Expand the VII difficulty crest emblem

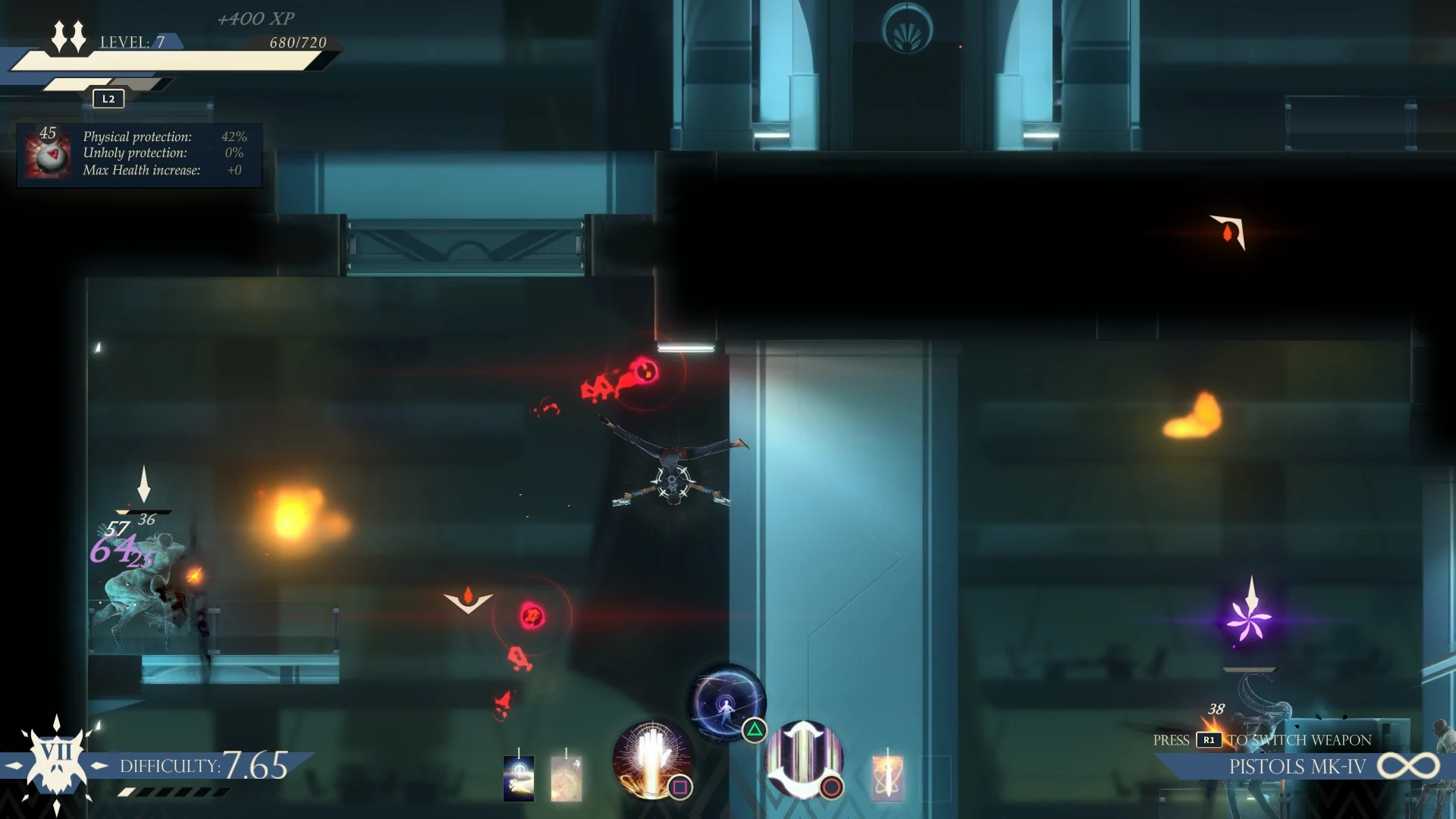point(55,764)
